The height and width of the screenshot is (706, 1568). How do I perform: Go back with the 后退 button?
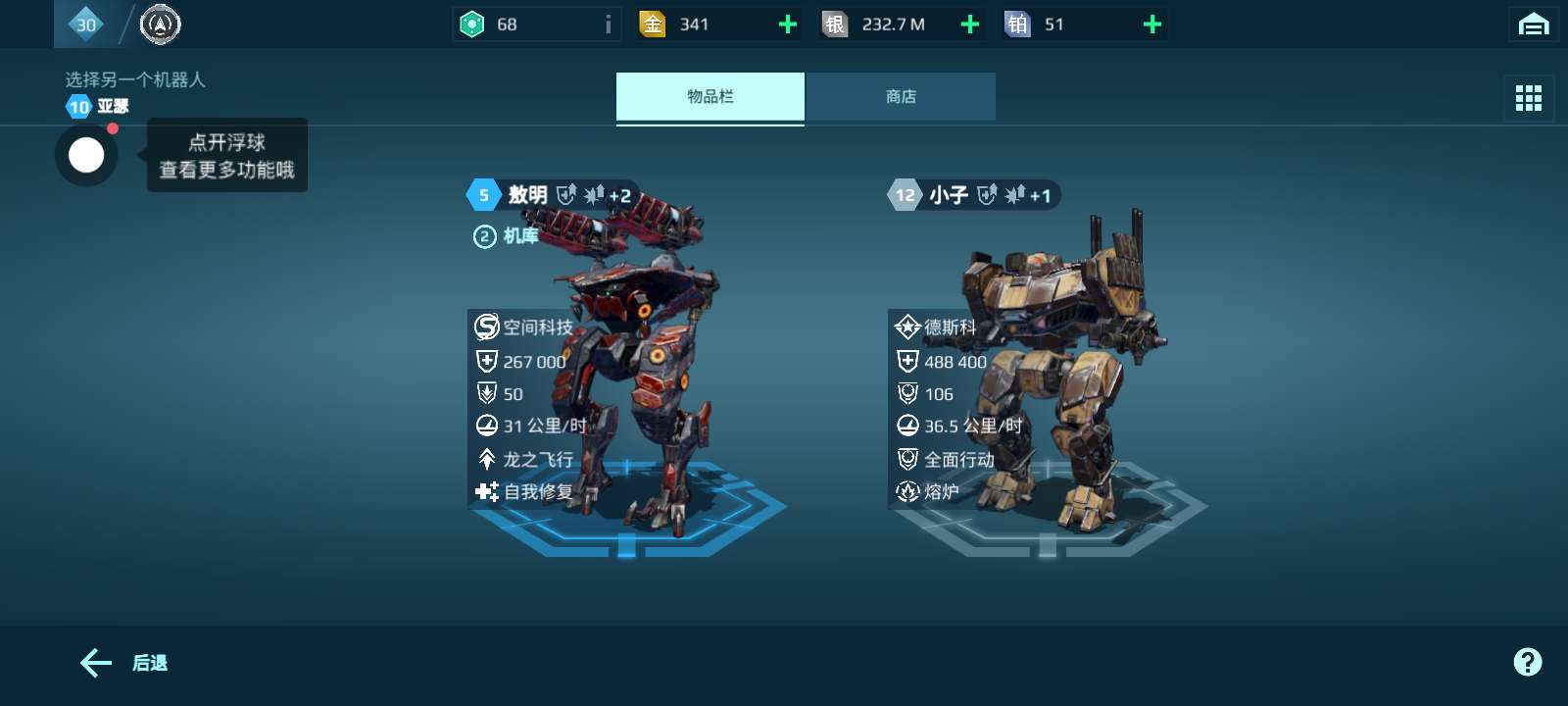pos(123,663)
